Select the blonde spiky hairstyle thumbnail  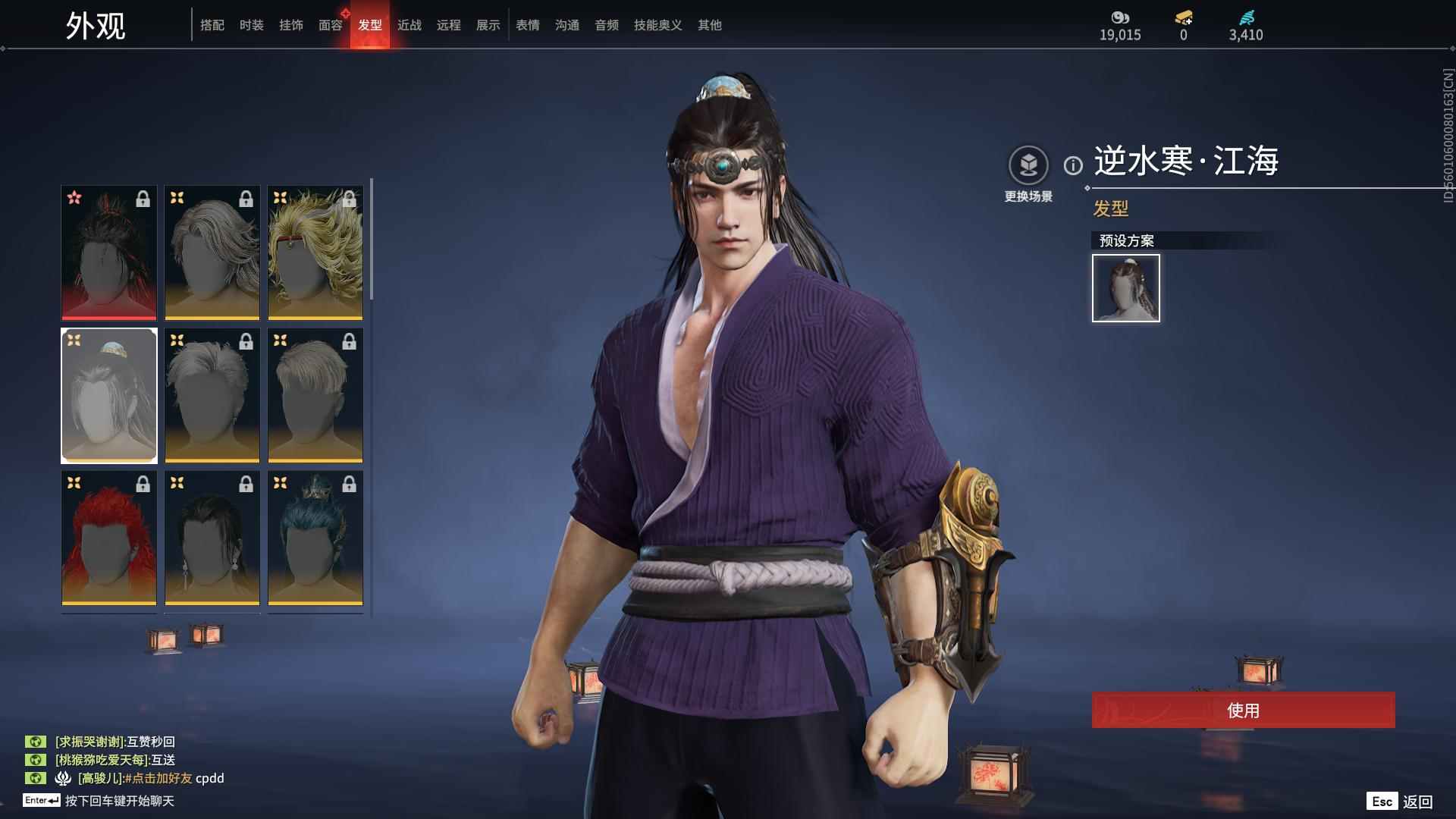(315, 254)
